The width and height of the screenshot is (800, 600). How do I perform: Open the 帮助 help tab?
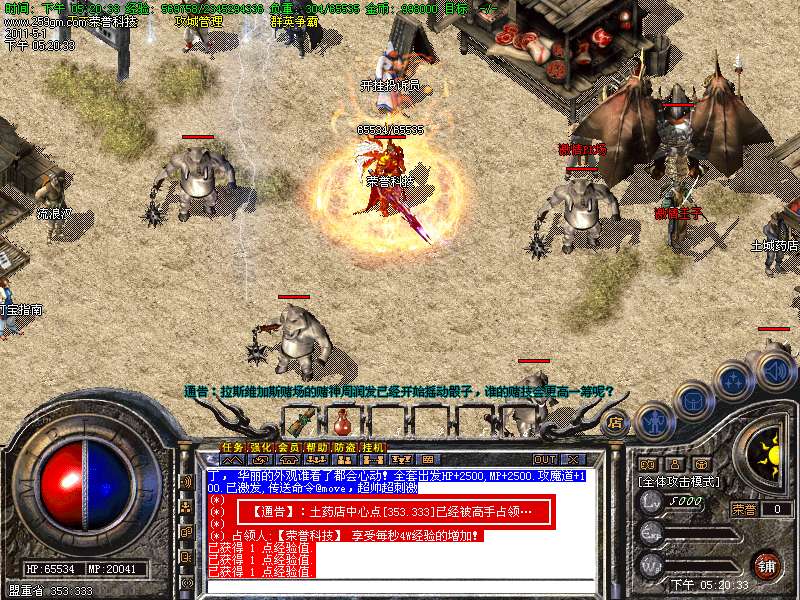[316, 447]
